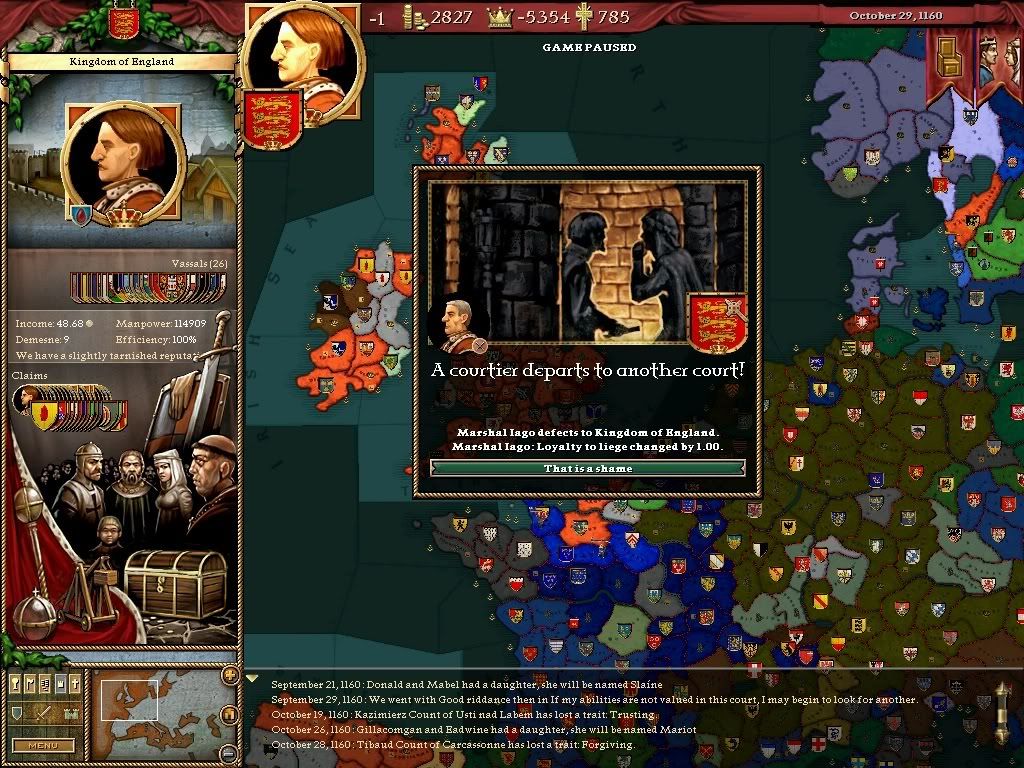
Task: Dismiss the event with "That is a shame"
Action: tap(587, 468)
